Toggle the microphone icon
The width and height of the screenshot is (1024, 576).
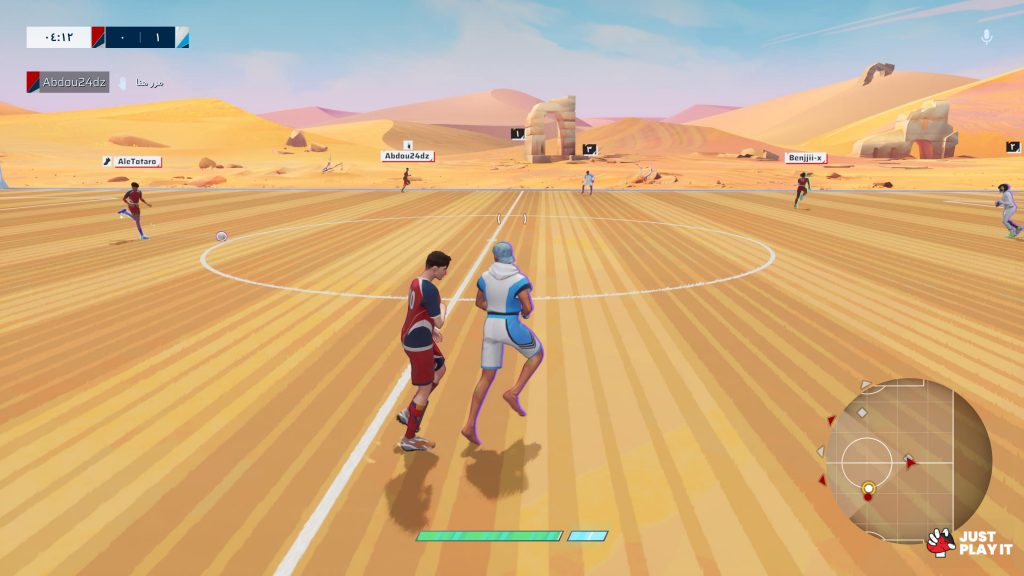pyautogui.click(x=986, y=37)
